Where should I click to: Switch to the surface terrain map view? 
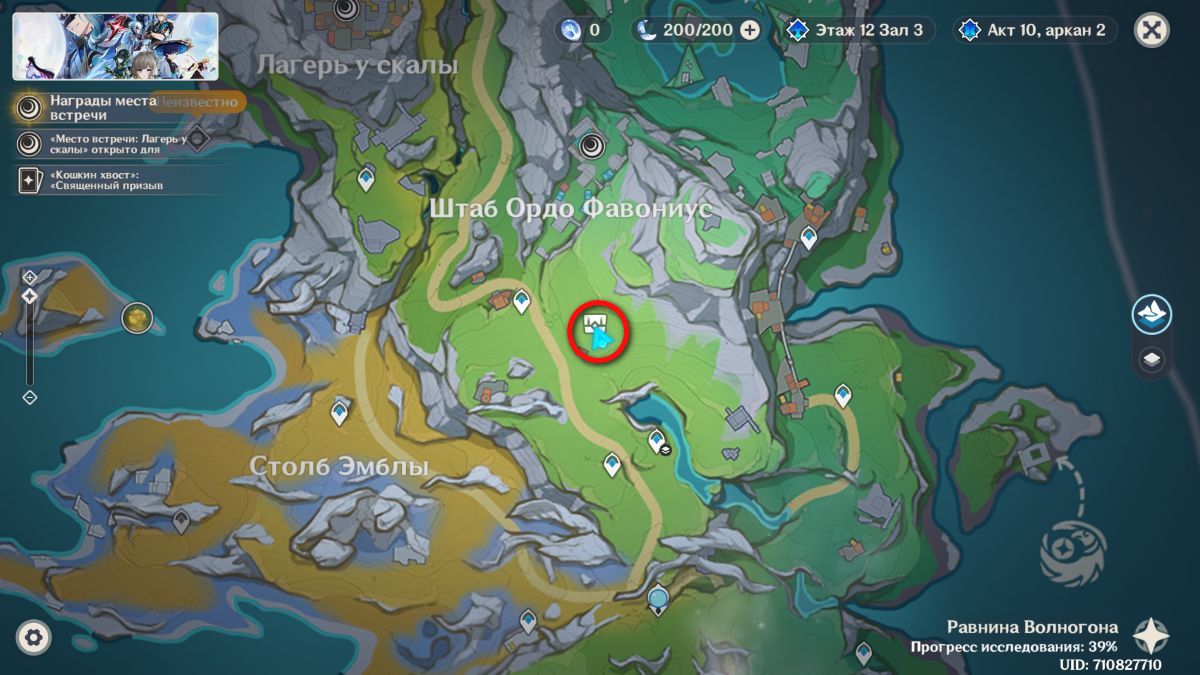pyautogui.click(x=1152, y=314)
